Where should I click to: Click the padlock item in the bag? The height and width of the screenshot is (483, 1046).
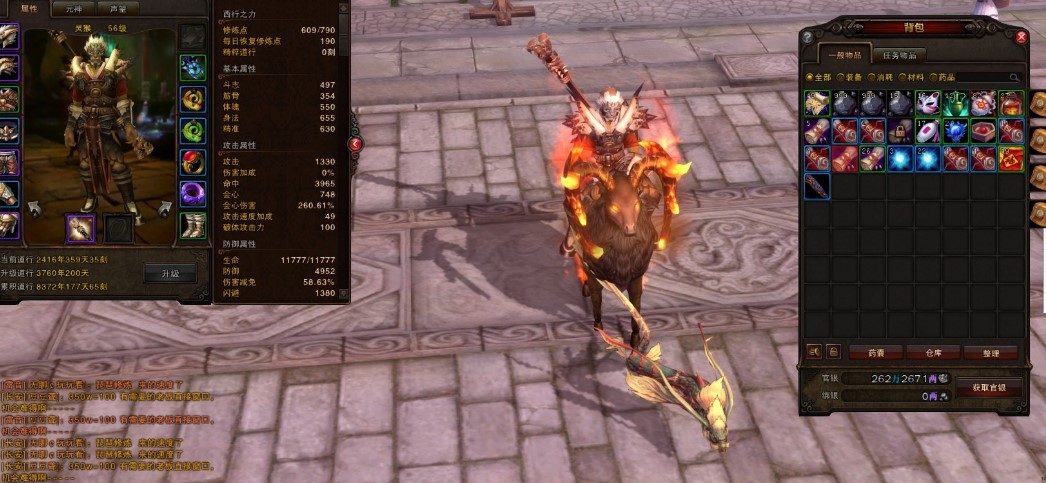pyautogui.click(x=899, y=130)
